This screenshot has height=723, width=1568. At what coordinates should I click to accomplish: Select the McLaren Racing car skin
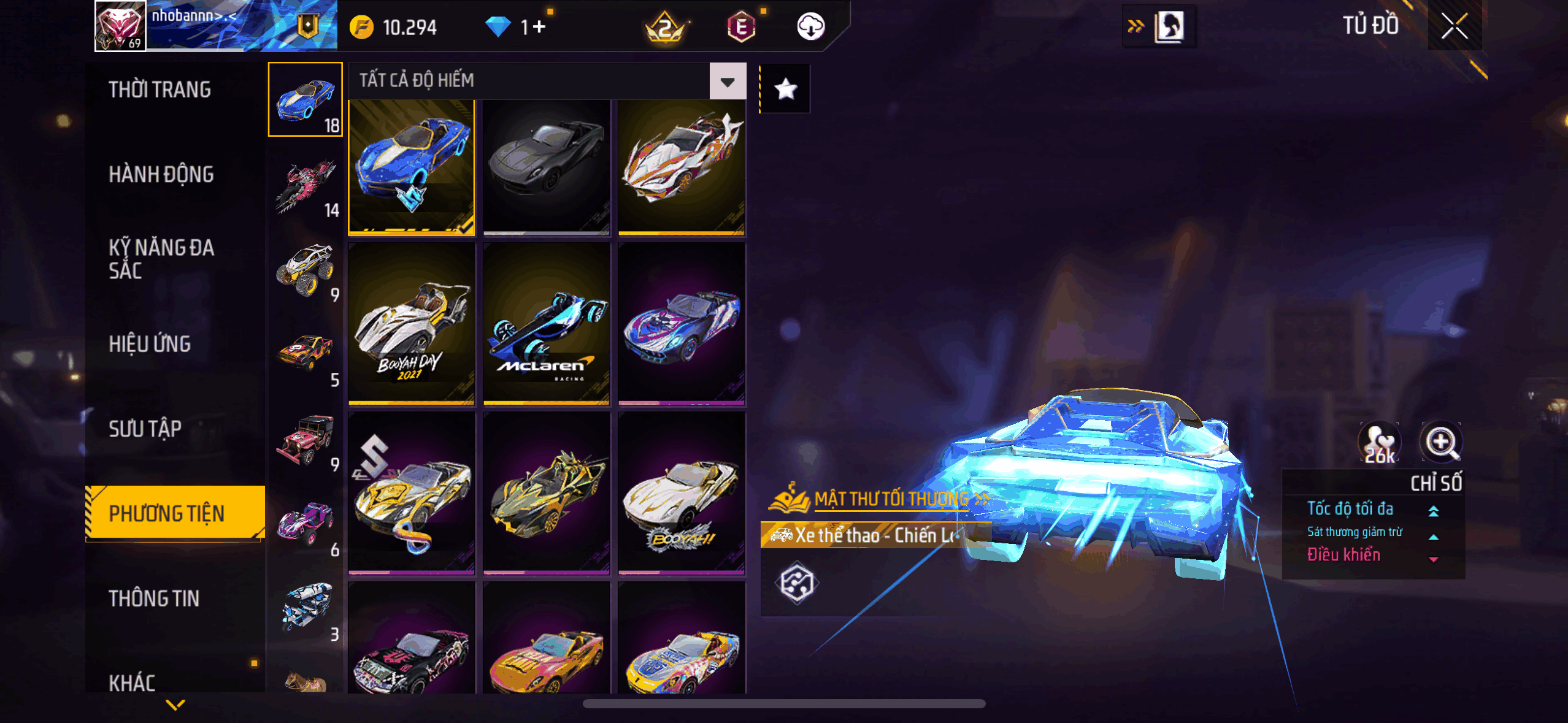[546, 324]
